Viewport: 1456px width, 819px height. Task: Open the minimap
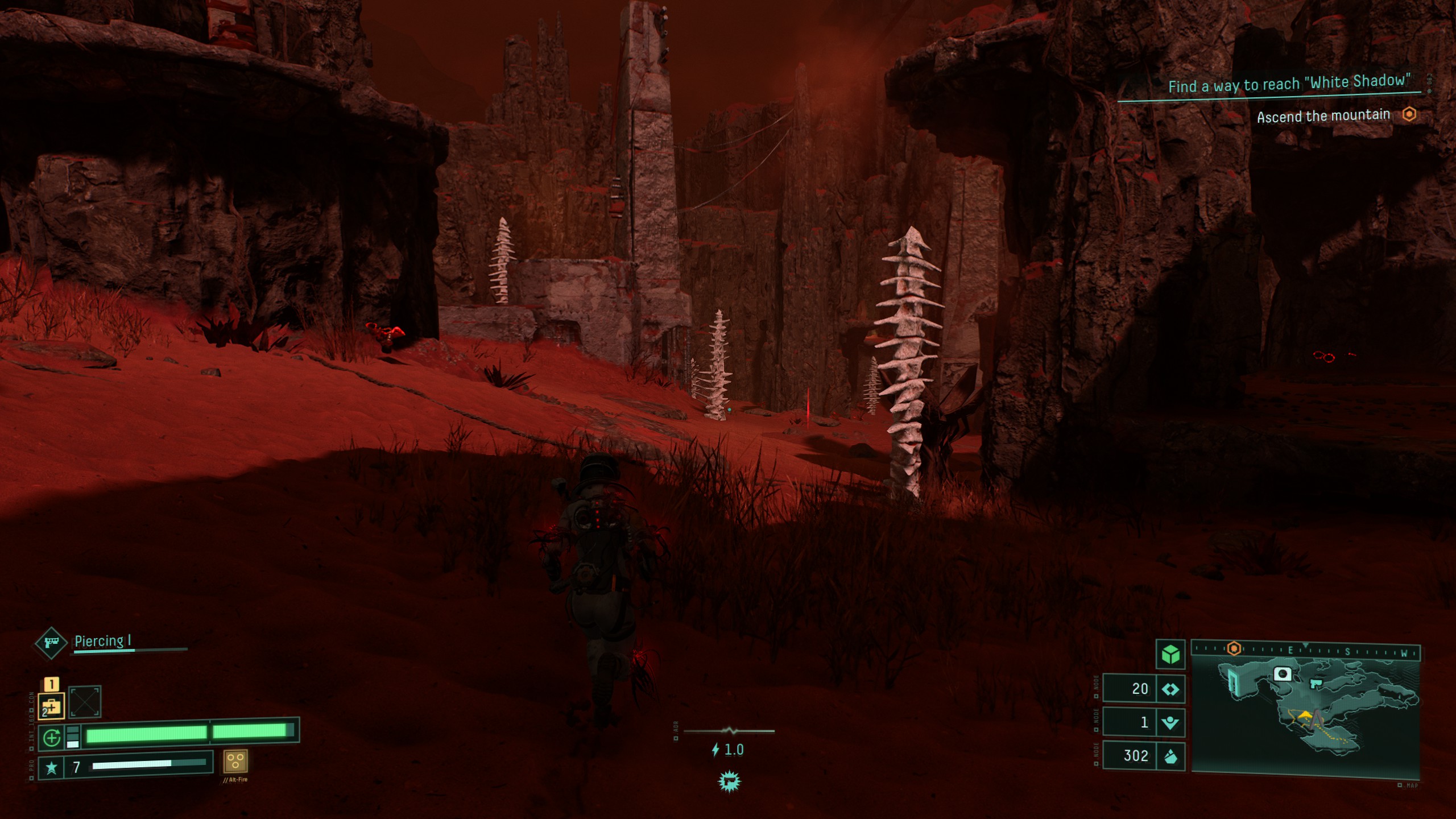(x=1305, y=715)
